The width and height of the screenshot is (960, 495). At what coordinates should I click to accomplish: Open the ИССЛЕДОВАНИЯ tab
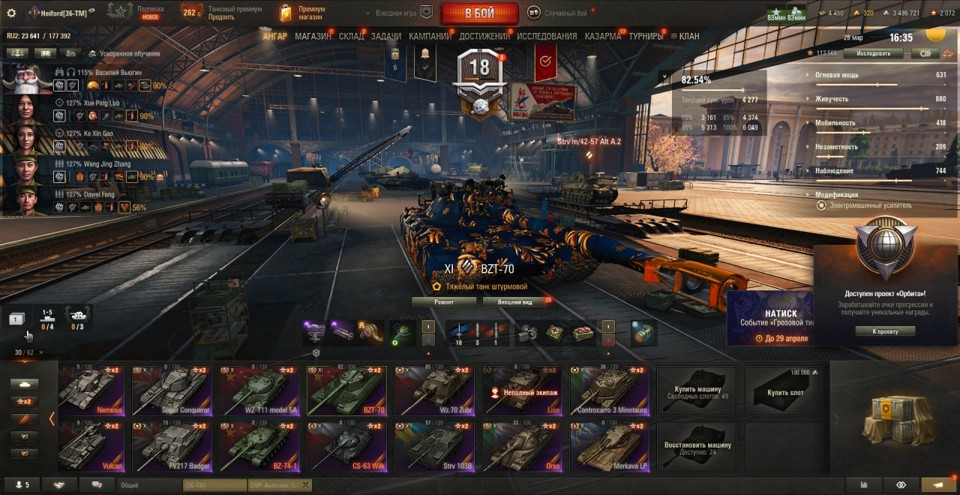pyautogui.click(x=546, y=36)
